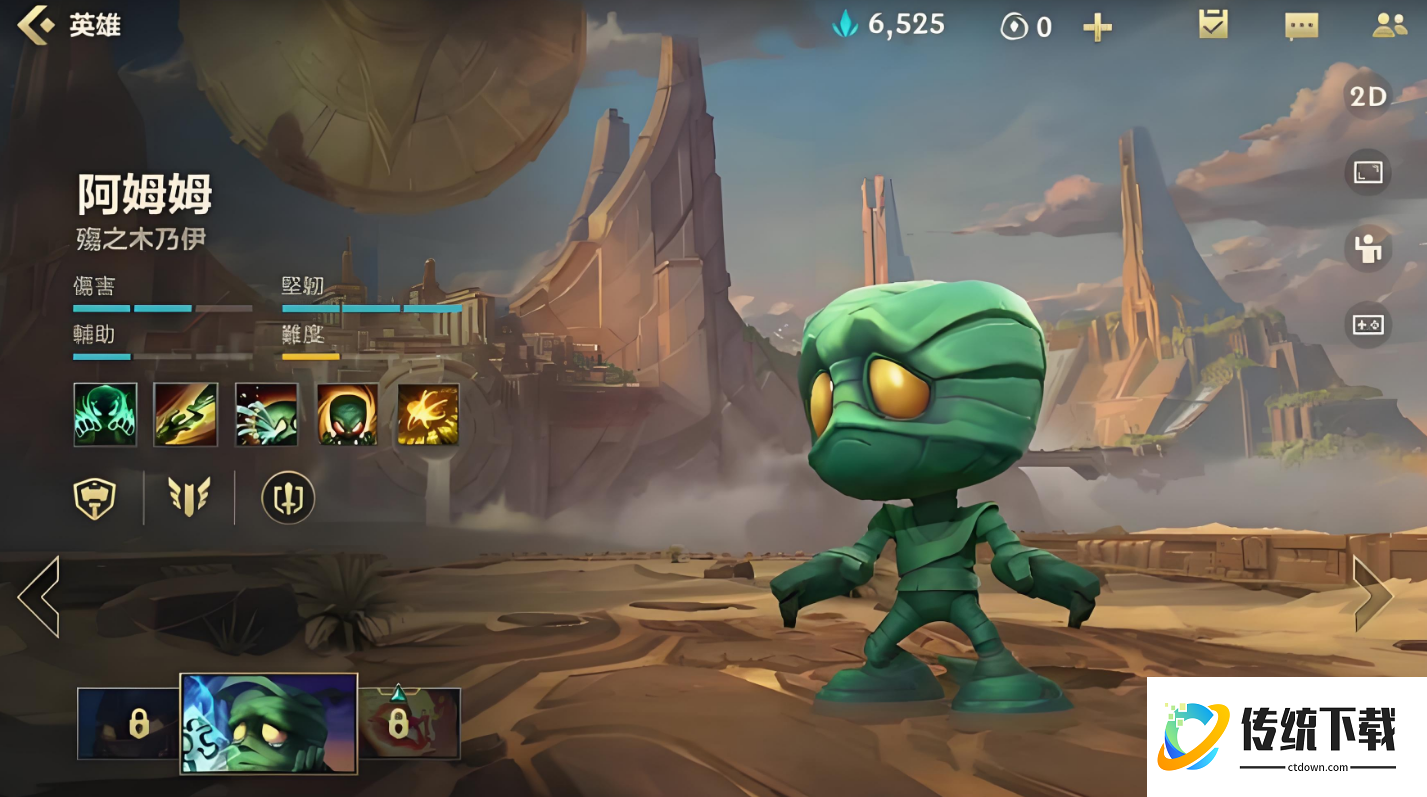Add more currency with the plus button

[1097, 27]
